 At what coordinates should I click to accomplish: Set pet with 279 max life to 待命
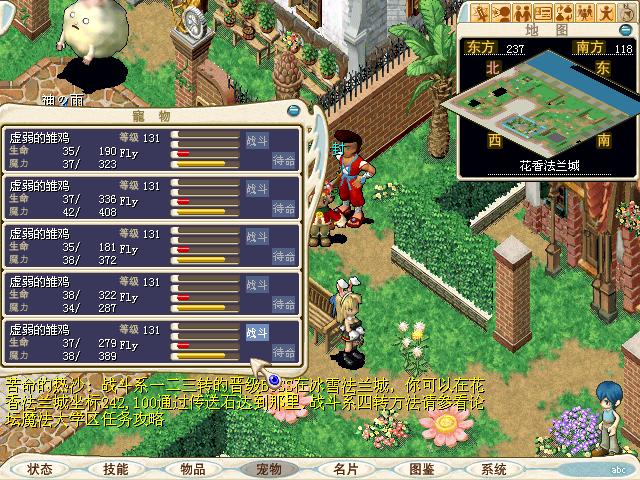tap(284, 352)
